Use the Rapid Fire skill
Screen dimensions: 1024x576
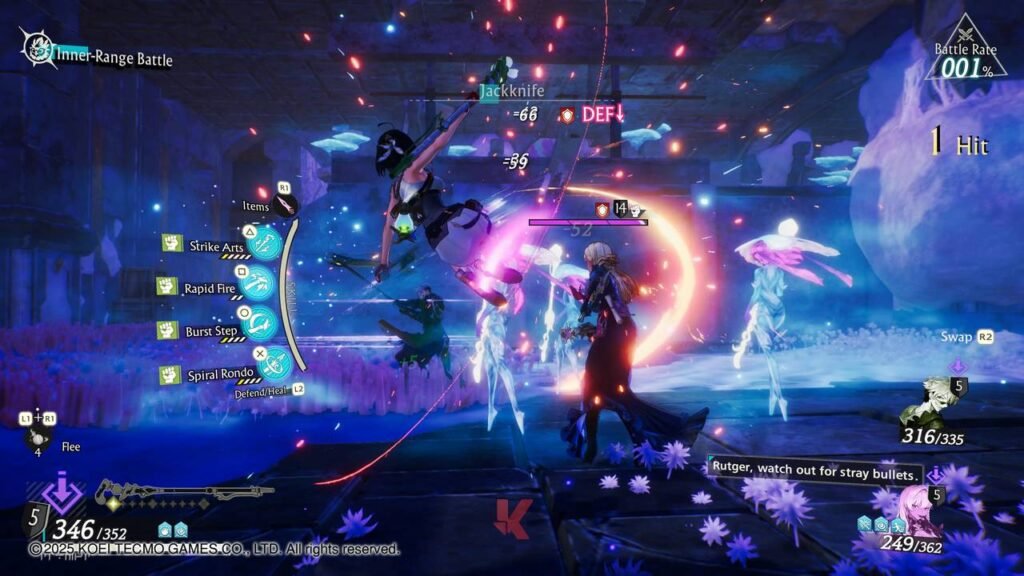pos(258,287)
